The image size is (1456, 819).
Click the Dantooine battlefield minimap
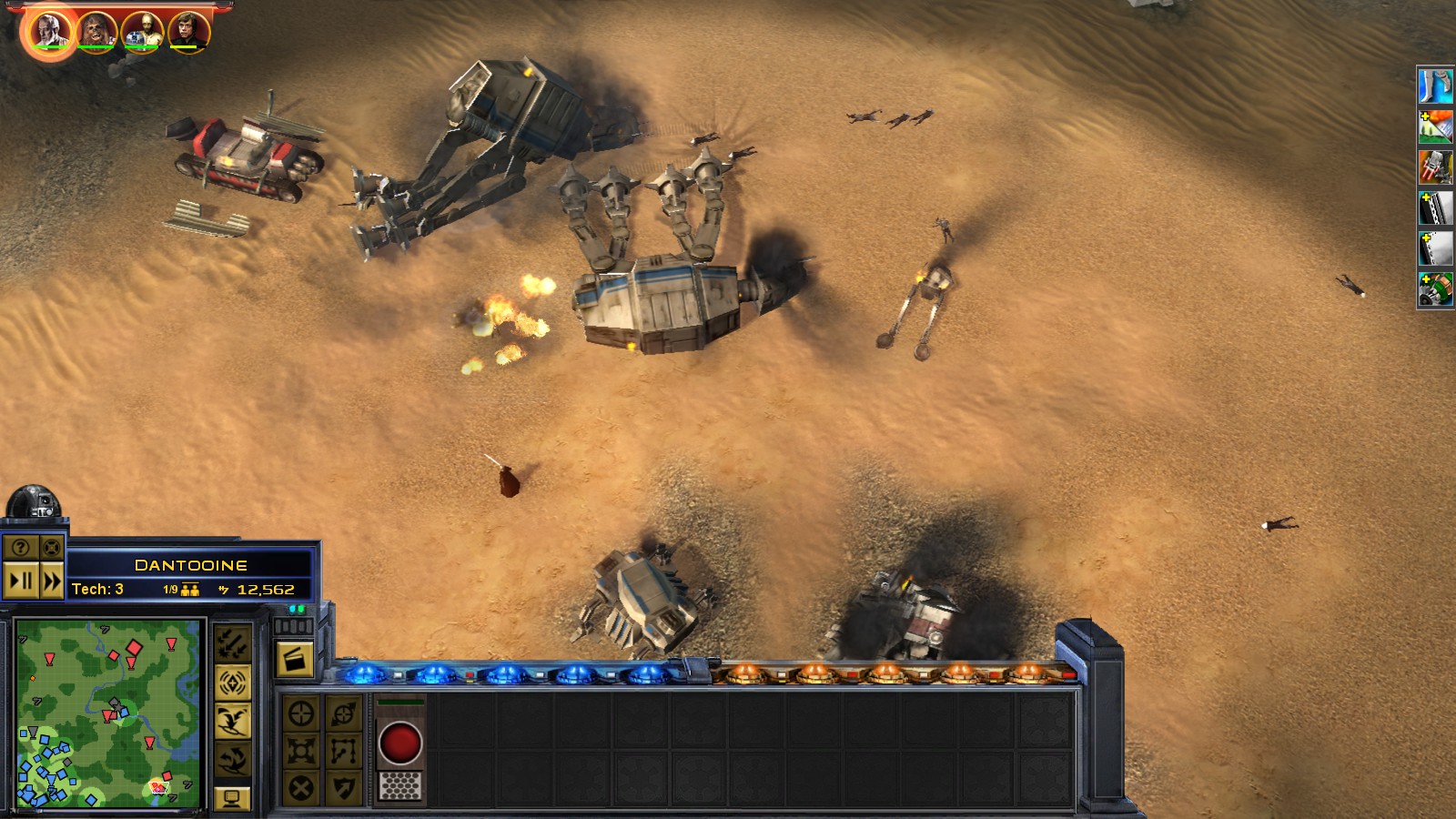coord(107,713)
